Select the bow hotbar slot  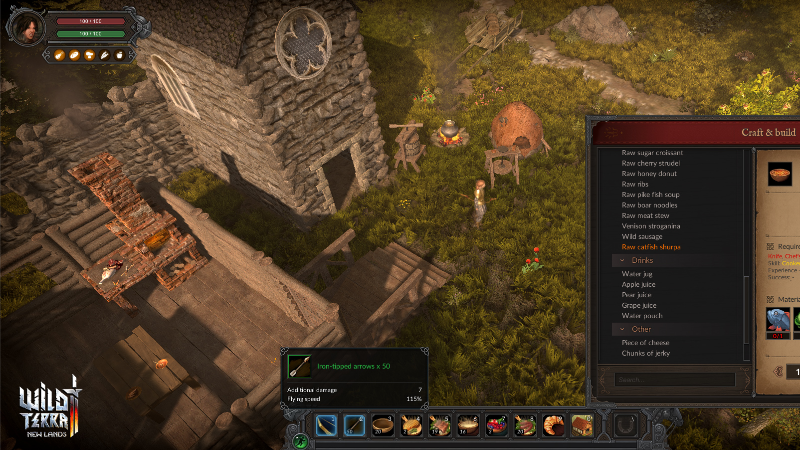click(x=326, y=426)
